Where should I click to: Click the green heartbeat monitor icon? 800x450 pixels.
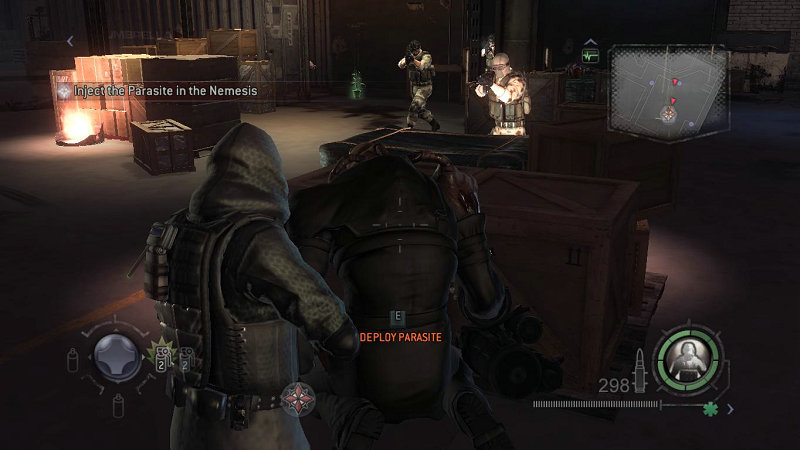[590, 54]
